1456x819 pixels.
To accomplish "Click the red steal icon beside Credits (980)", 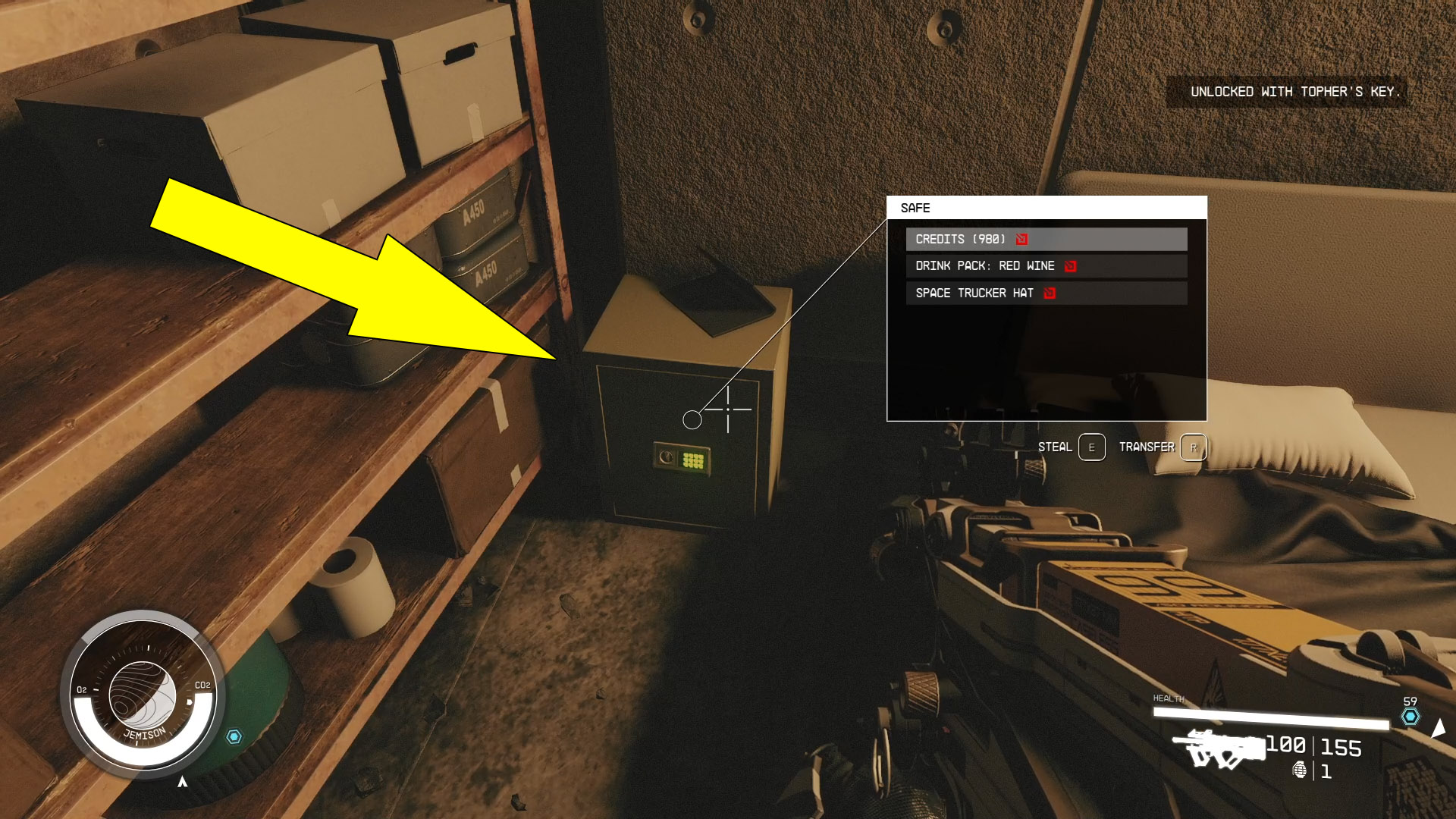I will pyautogui.click(x=1022, y=239).
